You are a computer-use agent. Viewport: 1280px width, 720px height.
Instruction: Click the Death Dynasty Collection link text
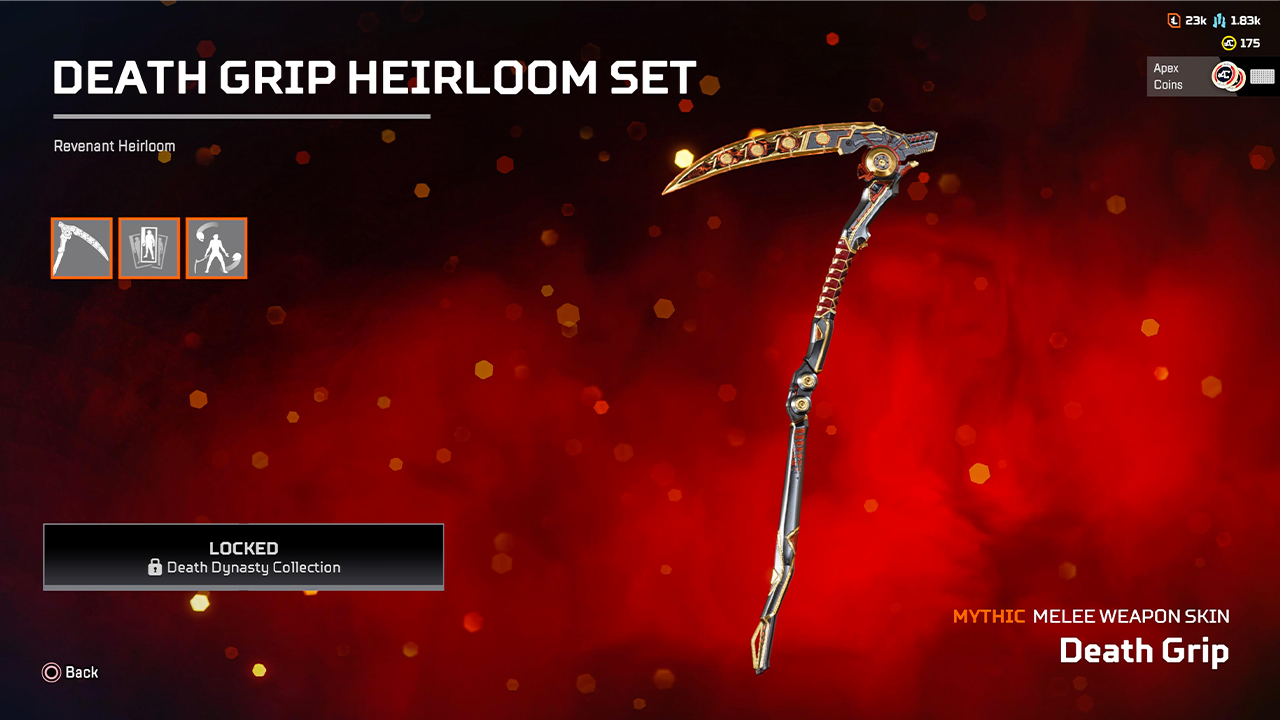(253, 568)
